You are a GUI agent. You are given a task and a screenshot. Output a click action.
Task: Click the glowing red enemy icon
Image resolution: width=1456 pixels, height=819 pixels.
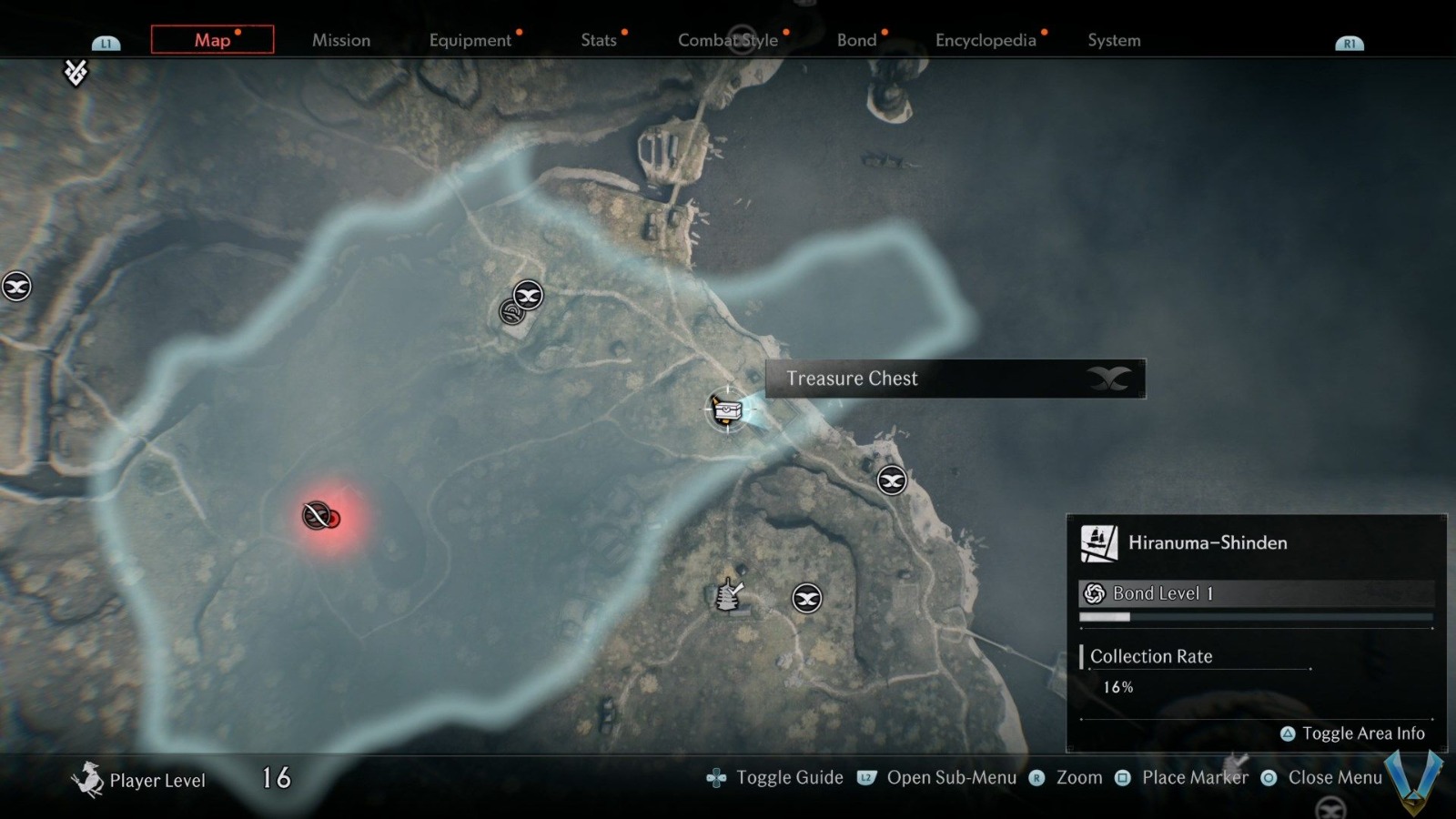(318, 517)
